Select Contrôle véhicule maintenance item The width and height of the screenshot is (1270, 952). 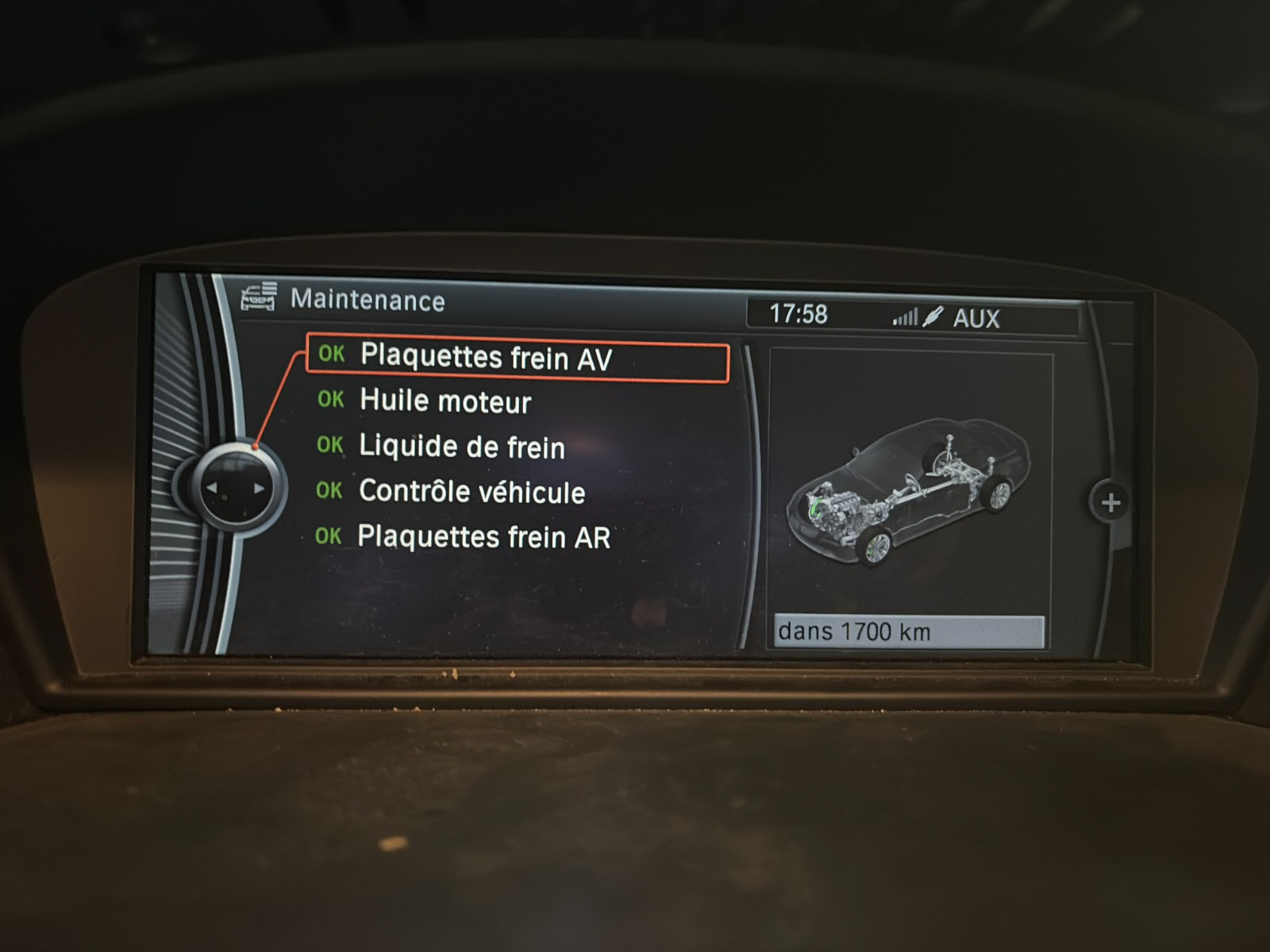point(471,492)
